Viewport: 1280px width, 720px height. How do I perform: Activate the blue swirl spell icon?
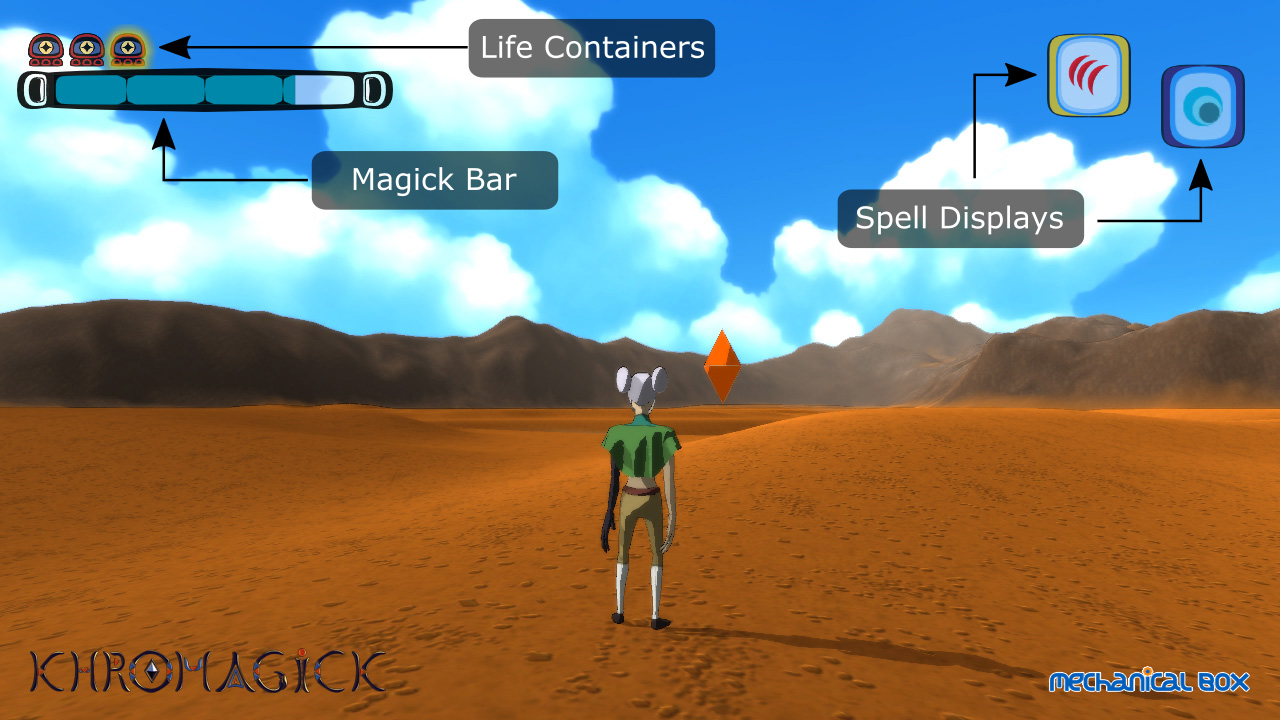(1202, 107)
